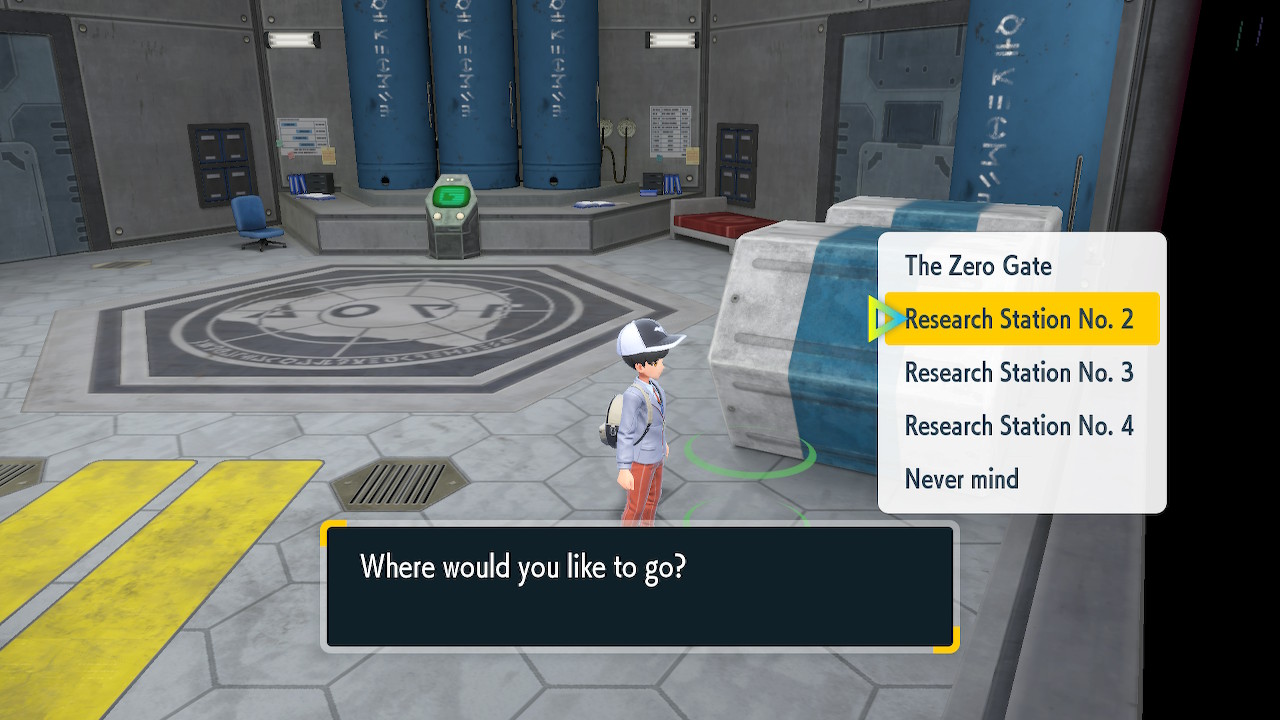This screenshot has width=1280, height=720.
Task: Click the yellow selection arrow cursor
Action: [x=882, y=319]
